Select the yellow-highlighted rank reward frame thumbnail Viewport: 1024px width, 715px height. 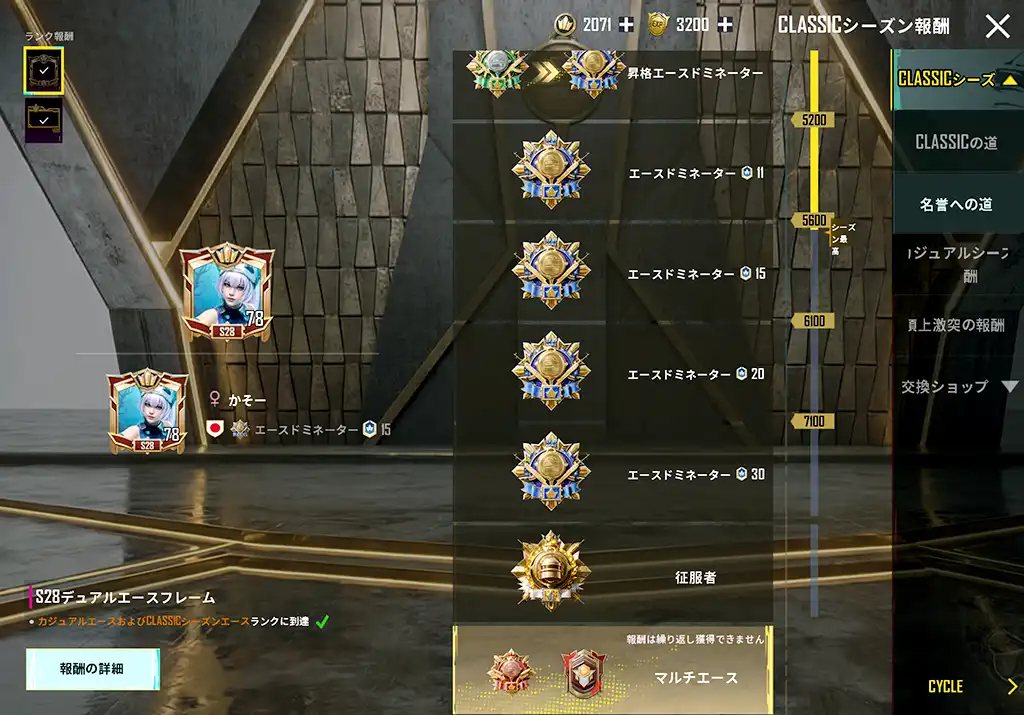coord(44,69)
